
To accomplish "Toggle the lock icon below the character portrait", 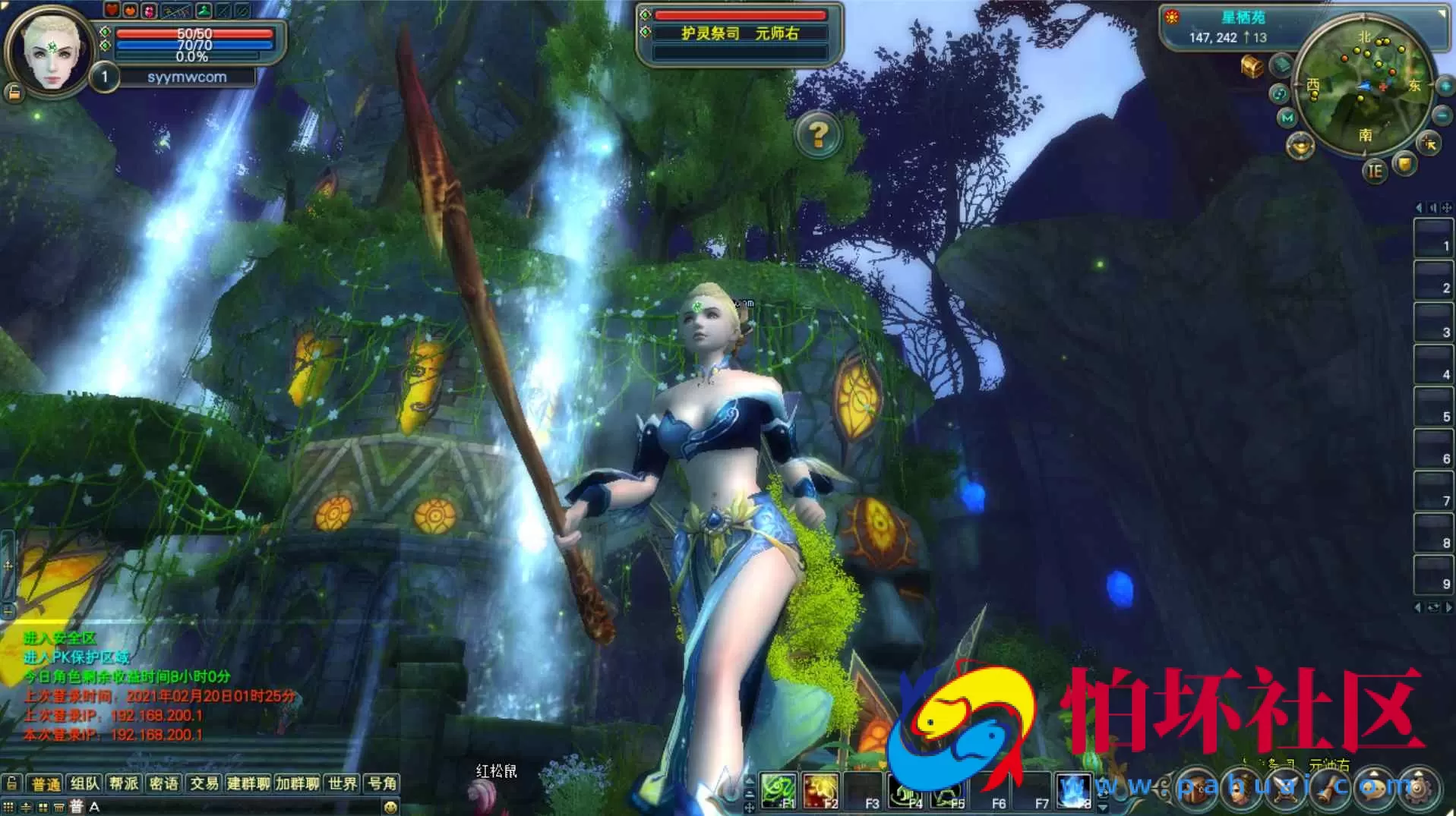I will (x=14, y=92).
